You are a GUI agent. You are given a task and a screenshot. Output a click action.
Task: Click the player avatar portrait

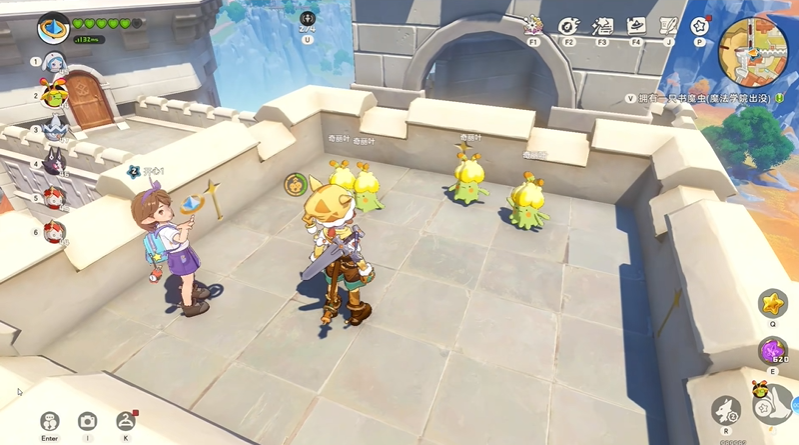coord(53,30)
